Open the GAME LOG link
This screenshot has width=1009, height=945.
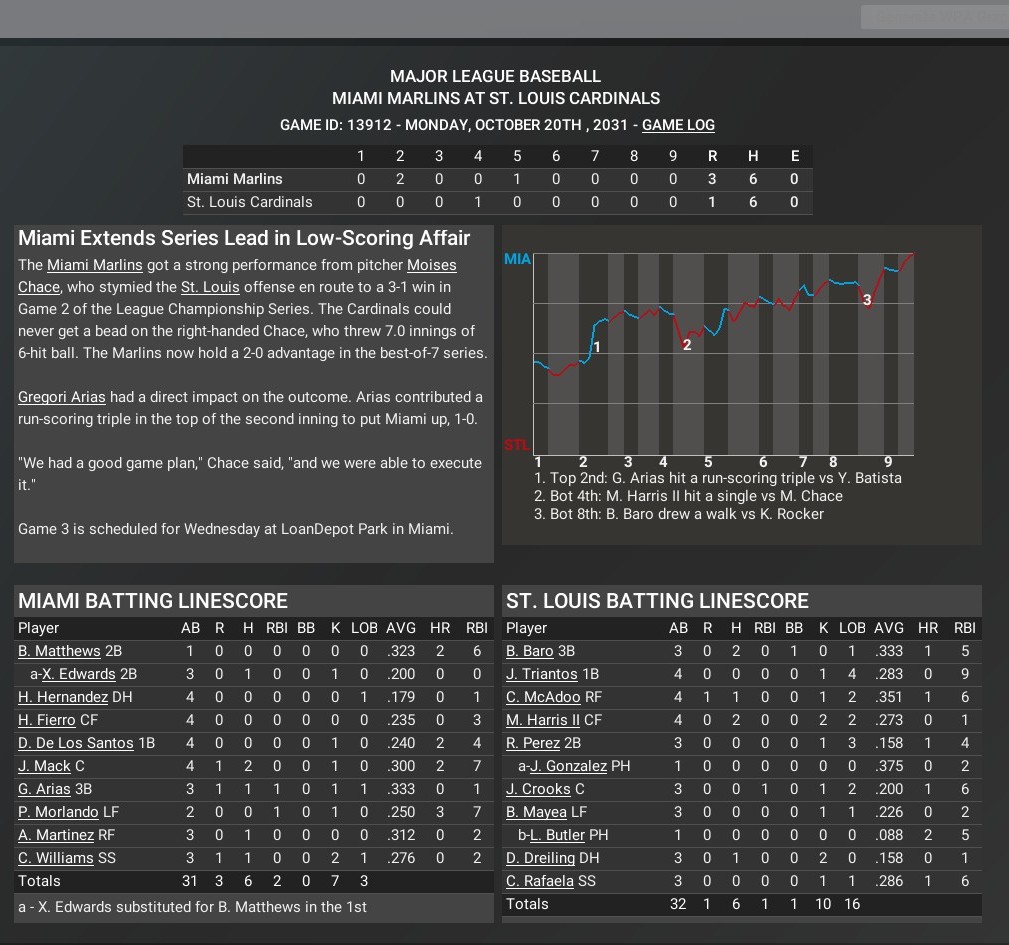tap(678, 125)
